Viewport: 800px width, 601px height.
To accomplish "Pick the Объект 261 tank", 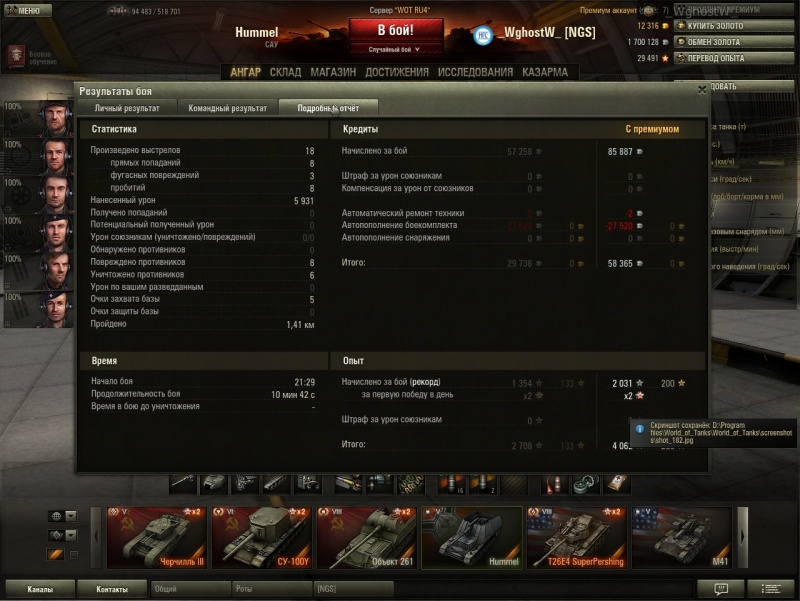I will click(x=367, y=537).
